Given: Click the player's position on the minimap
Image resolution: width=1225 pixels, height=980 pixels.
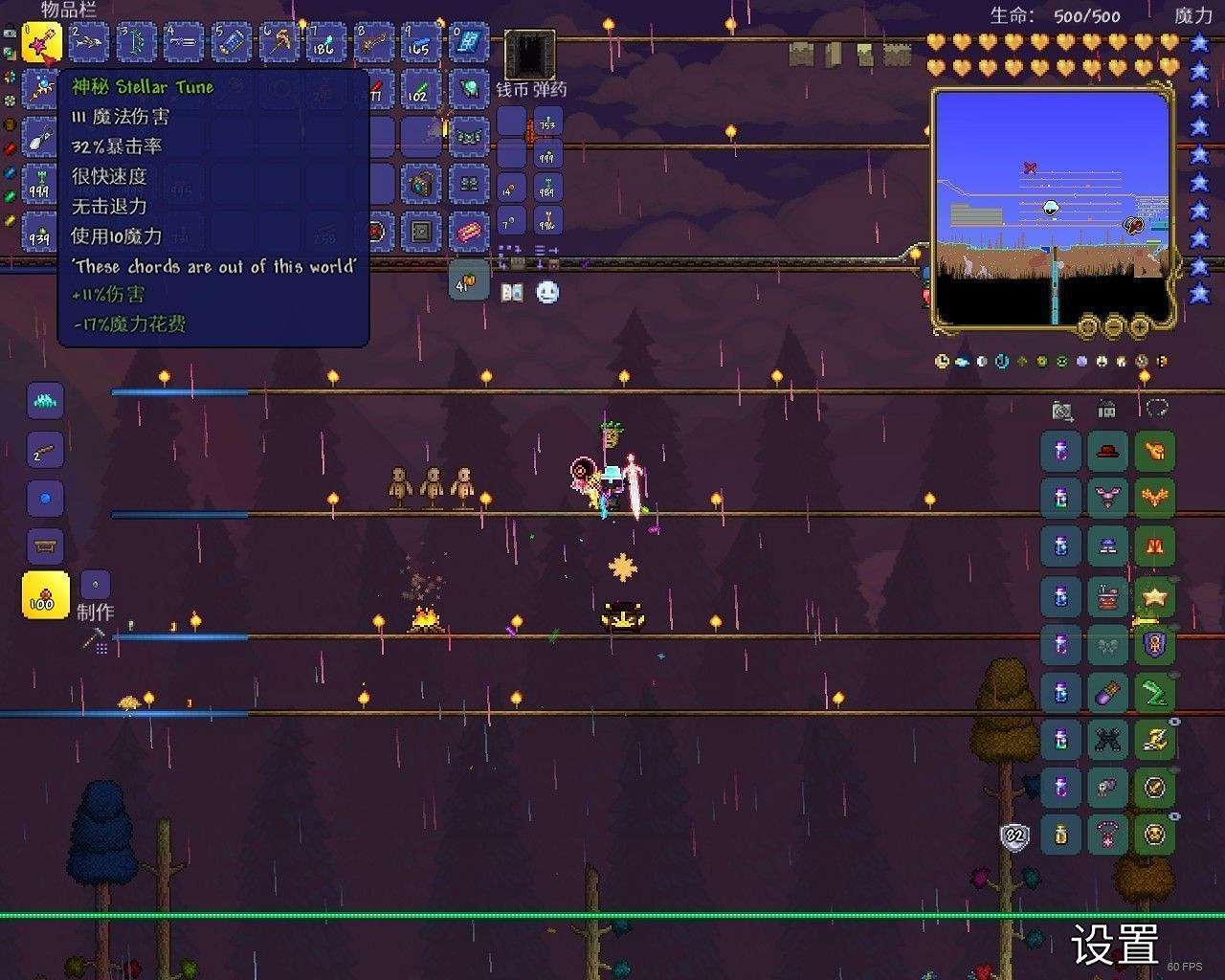Looking at the screenshot, I should [x=1053, y=207].
